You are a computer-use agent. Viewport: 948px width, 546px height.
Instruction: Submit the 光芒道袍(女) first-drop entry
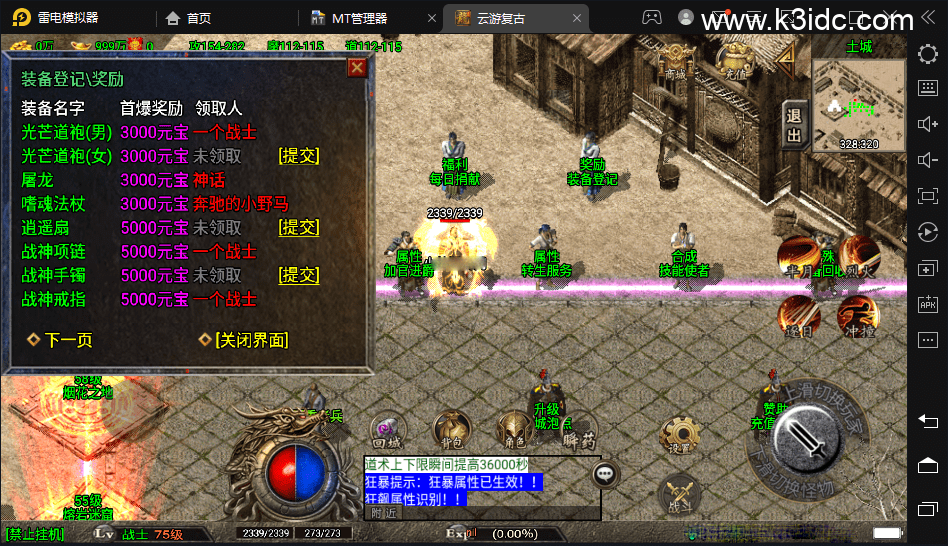point(299,156)
